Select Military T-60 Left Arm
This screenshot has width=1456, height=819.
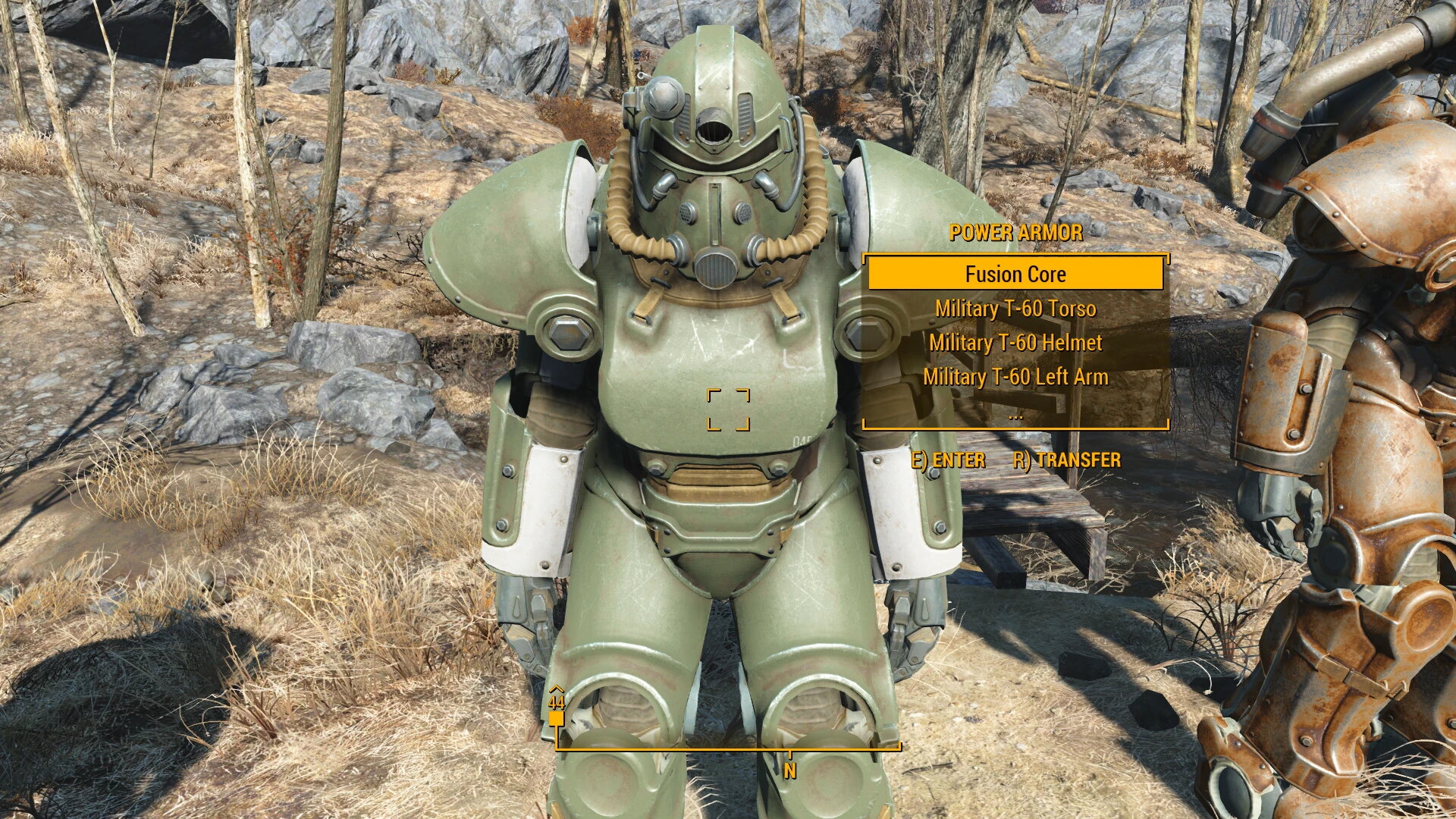click(x=1016, y=376)
